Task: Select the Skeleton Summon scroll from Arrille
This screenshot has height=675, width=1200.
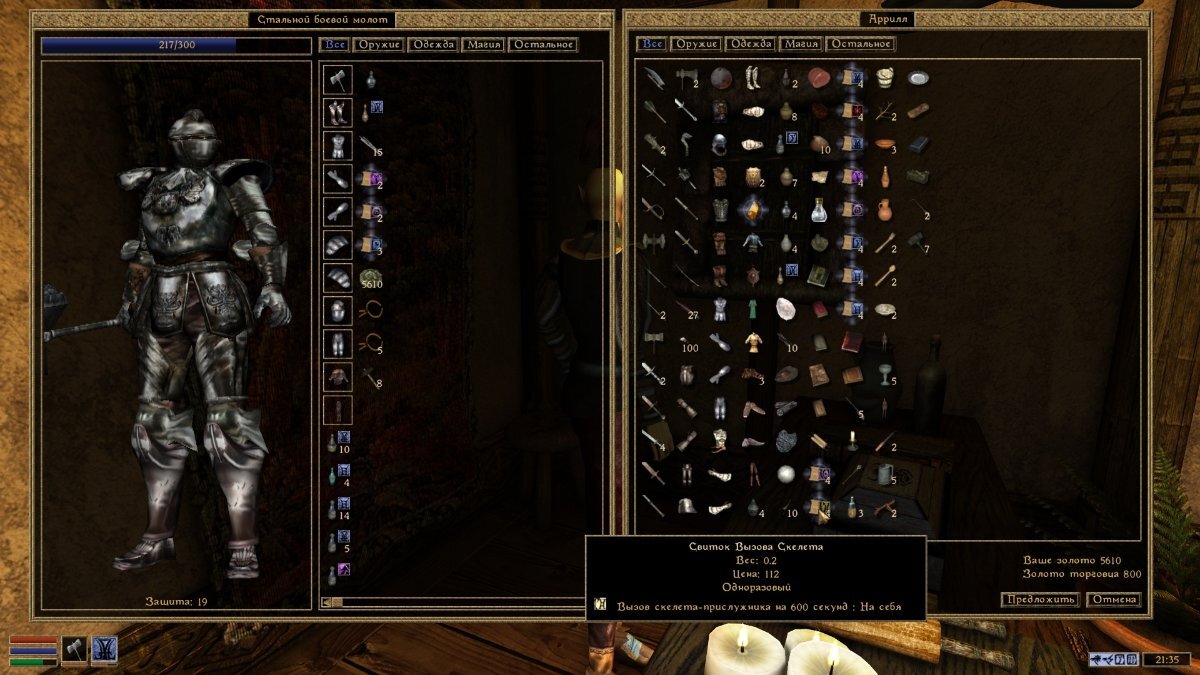Action: (820, 510)
